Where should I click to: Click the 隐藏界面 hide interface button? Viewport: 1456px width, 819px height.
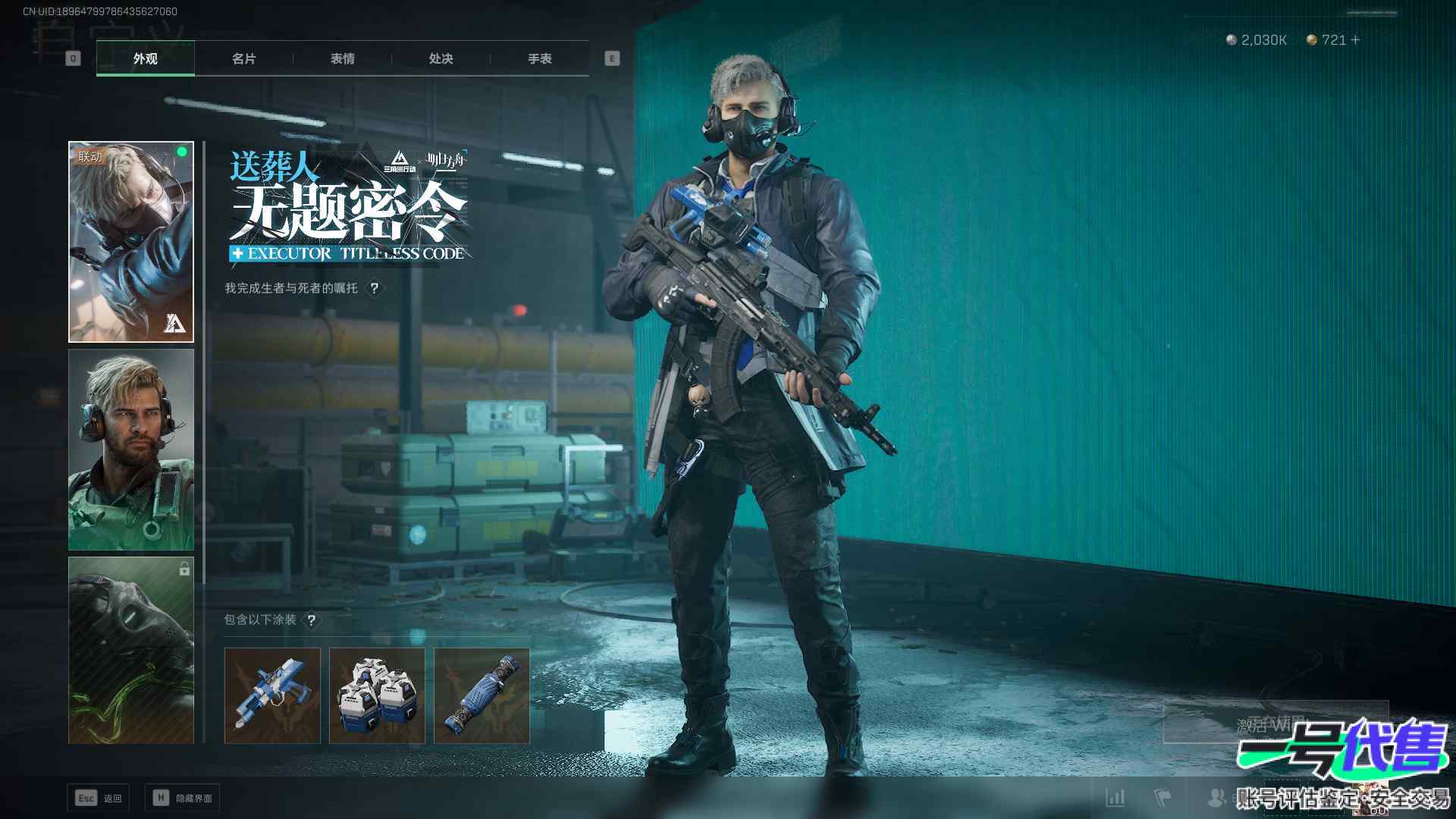point(182,798)
